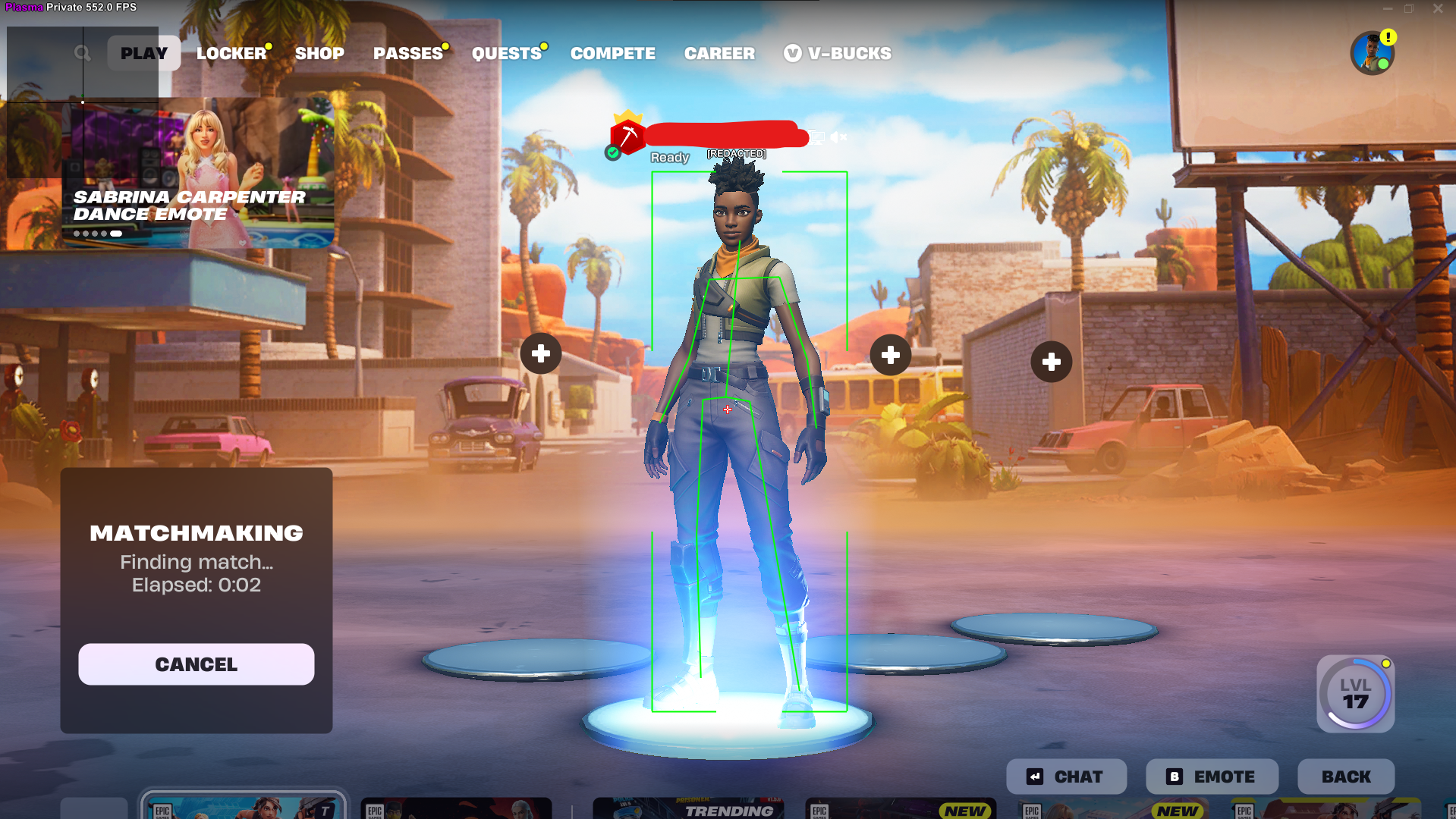This screenshot has height=819, width=1456.
Task: Open the player profile avatar
Action: 1372,53
